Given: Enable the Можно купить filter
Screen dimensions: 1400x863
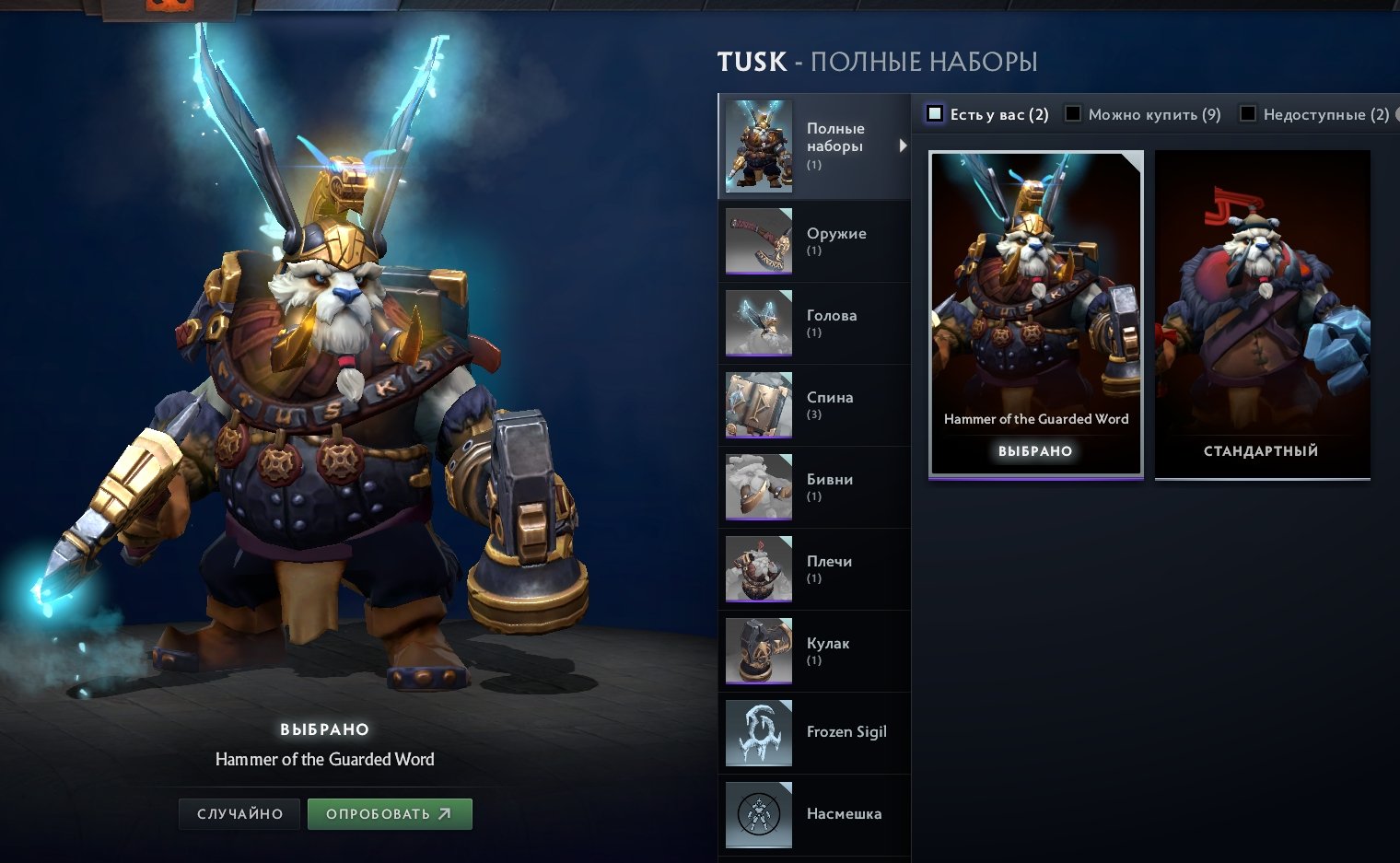Looking at the screenshot, I should [x=1072, y=111].
